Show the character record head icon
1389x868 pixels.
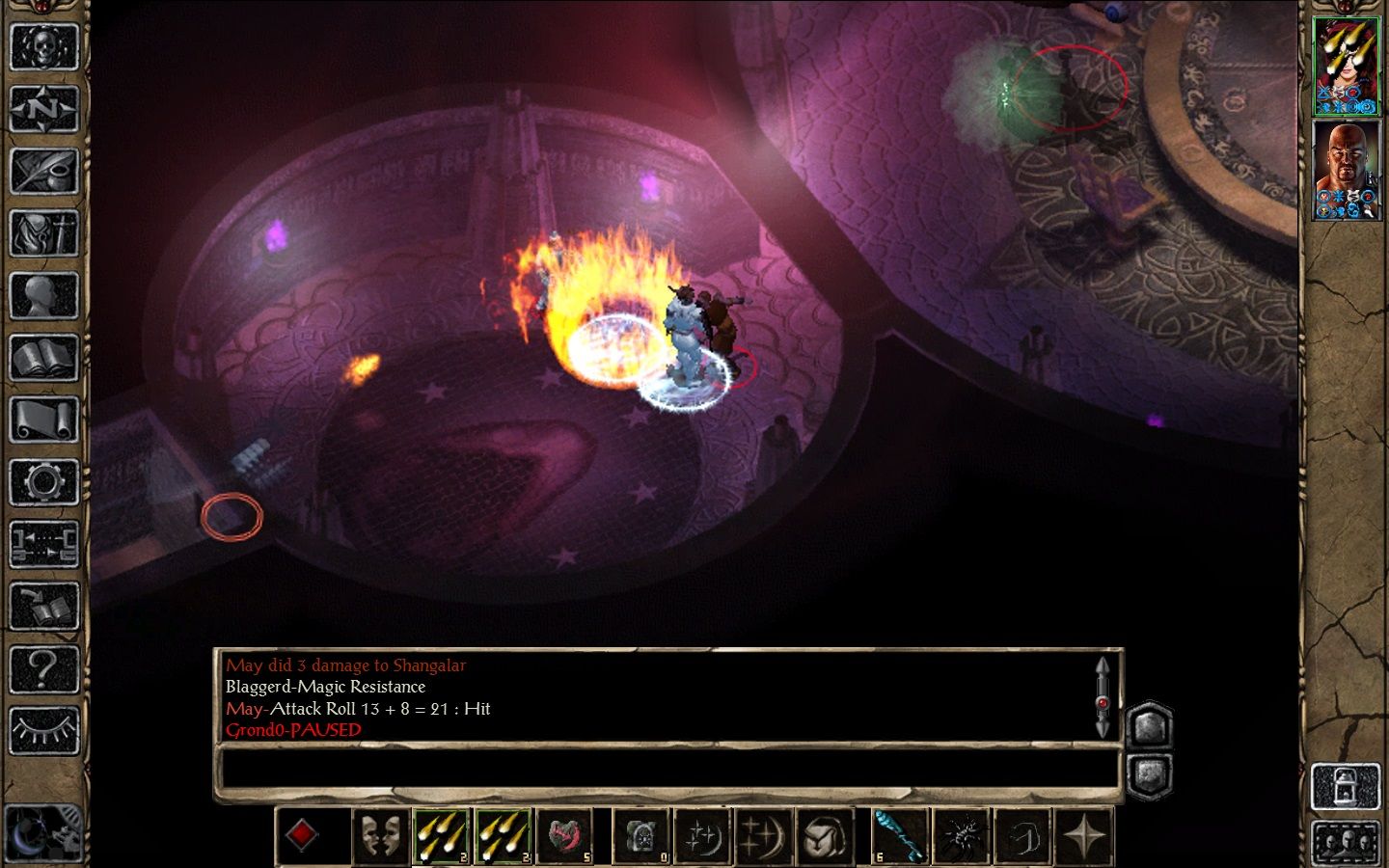pos(43,296)
